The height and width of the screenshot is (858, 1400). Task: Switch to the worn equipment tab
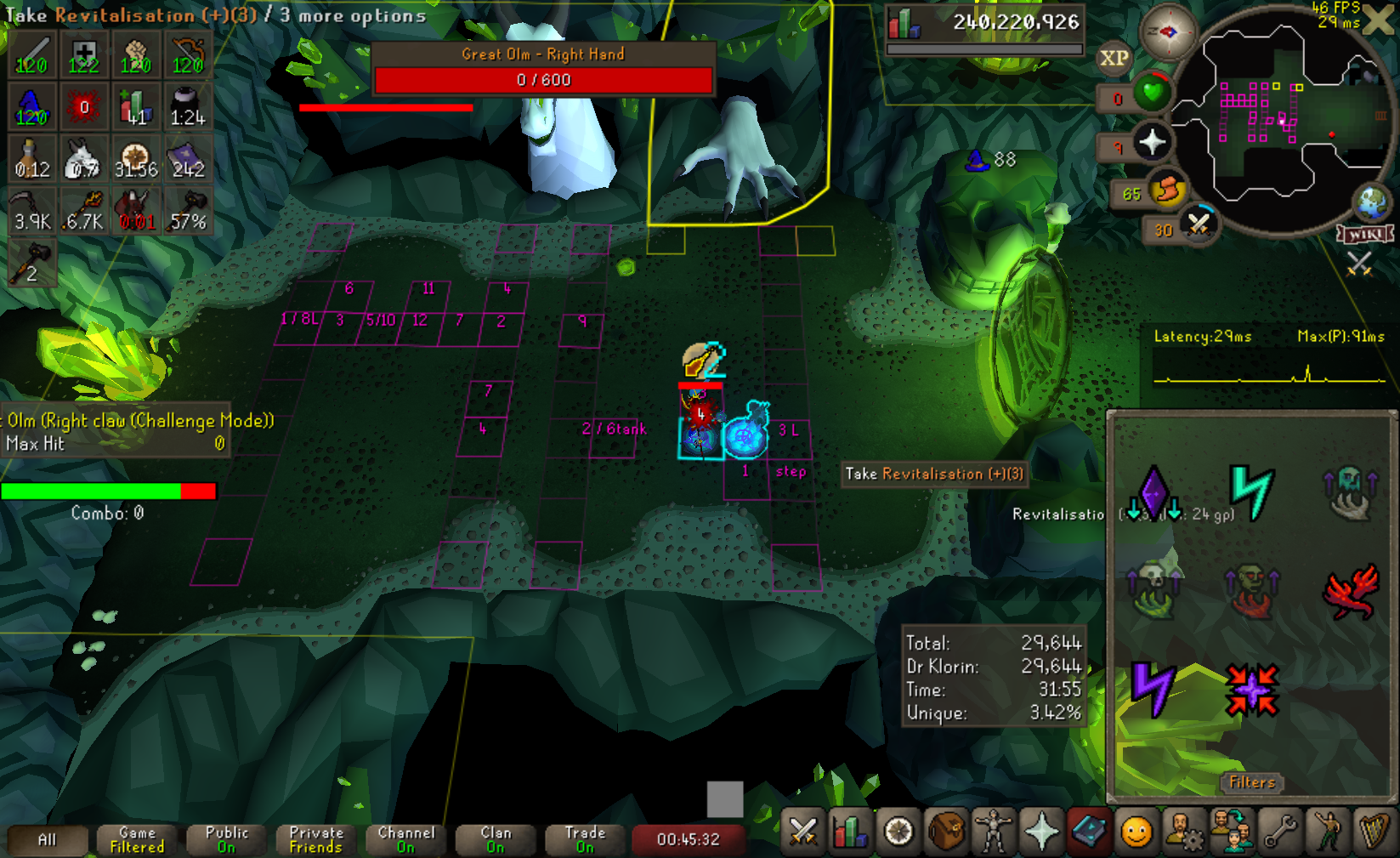(x=993, y=832)
